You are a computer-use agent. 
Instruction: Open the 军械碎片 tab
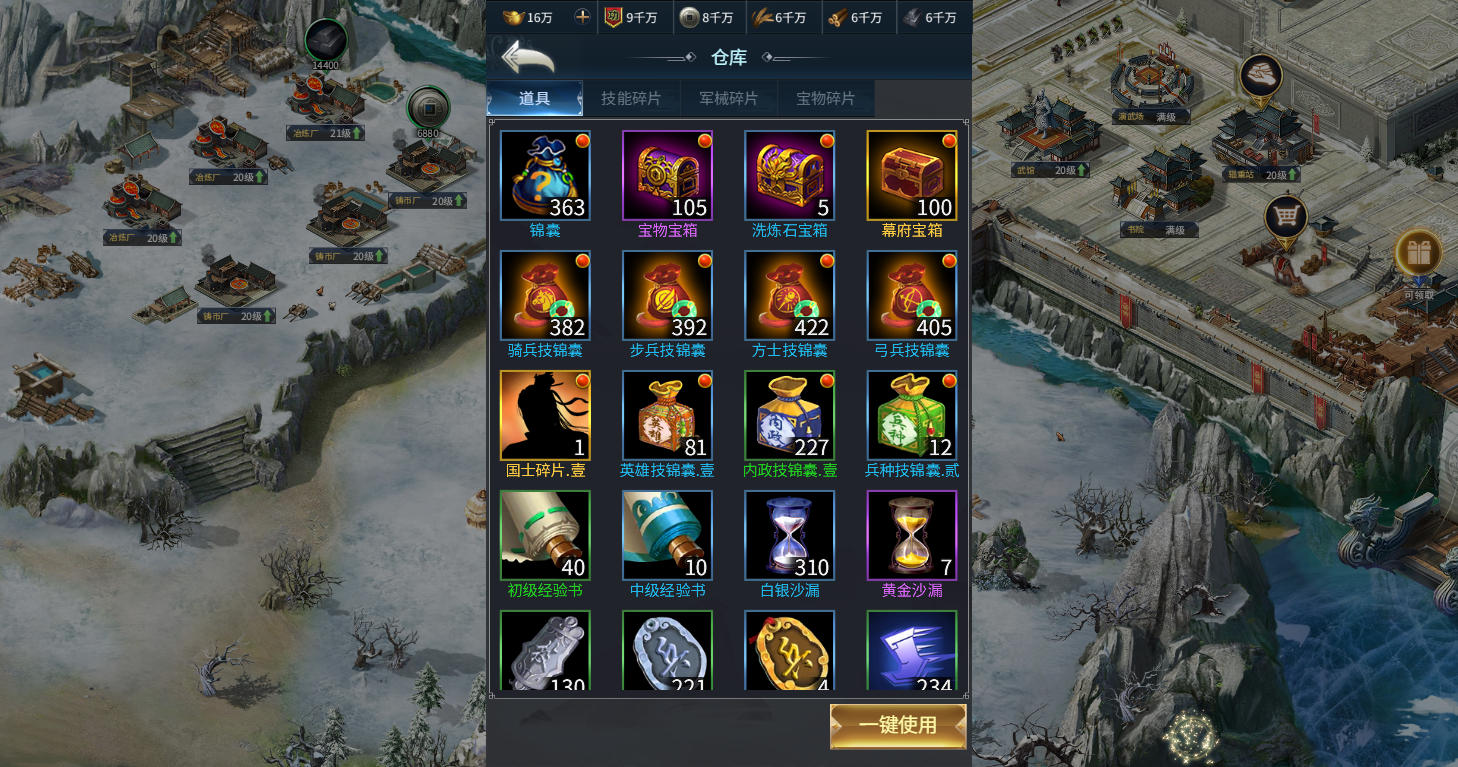click(x=728, y=98)
